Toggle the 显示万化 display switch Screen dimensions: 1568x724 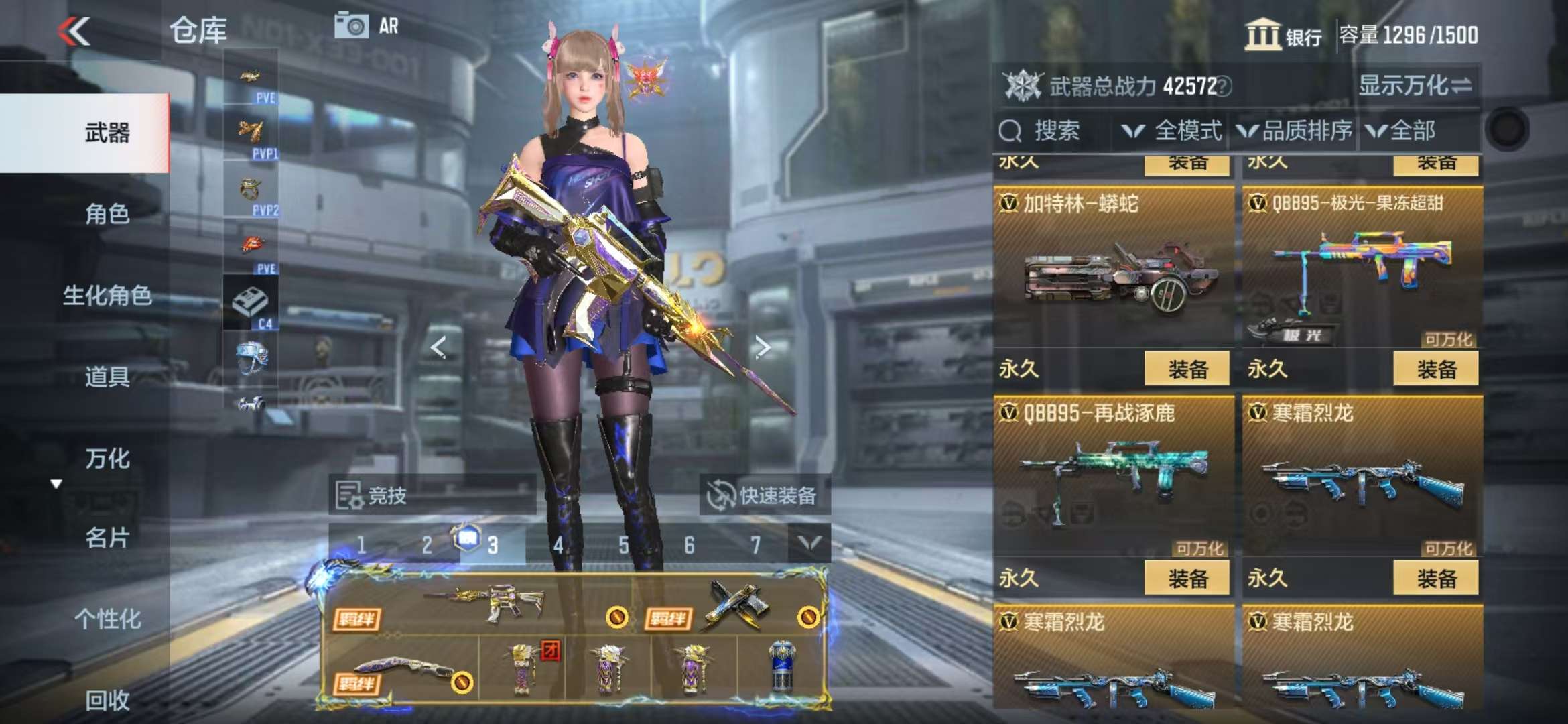1415,86
